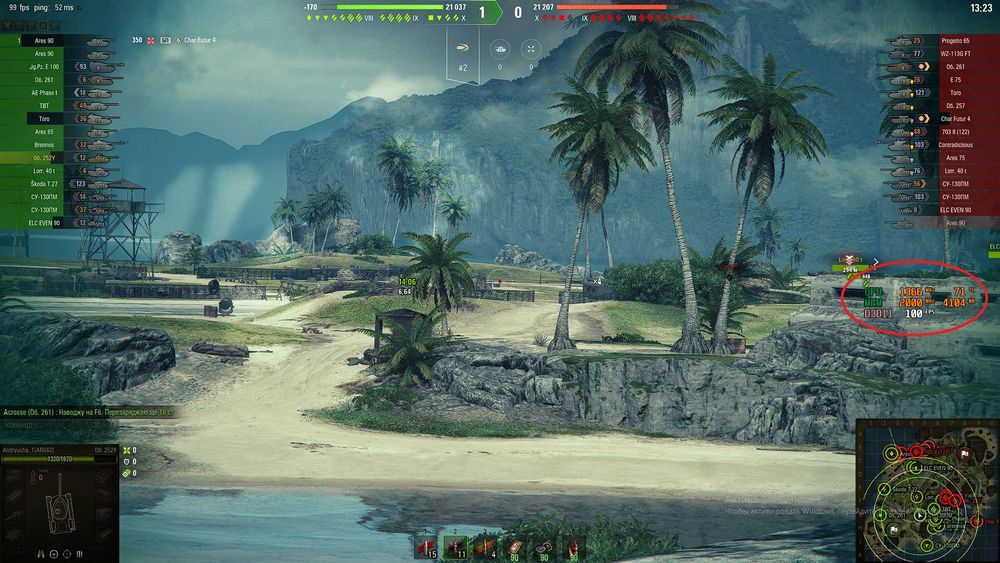Use the fire extinguisher consumable
Viewport: 1000px width, 563px height.
click(572, 546)
